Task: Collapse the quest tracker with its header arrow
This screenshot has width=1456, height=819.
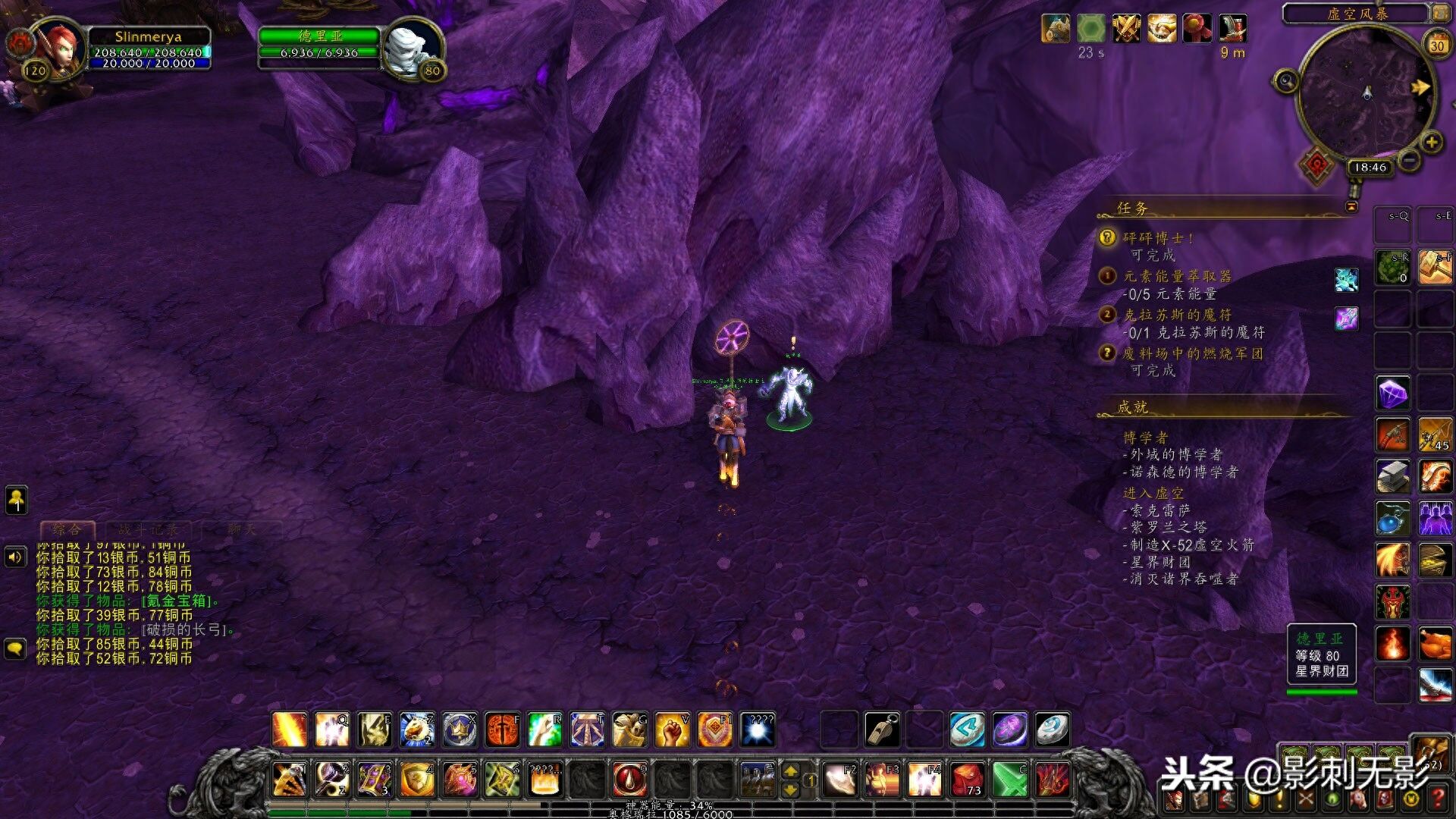Action: (1351, 207)
